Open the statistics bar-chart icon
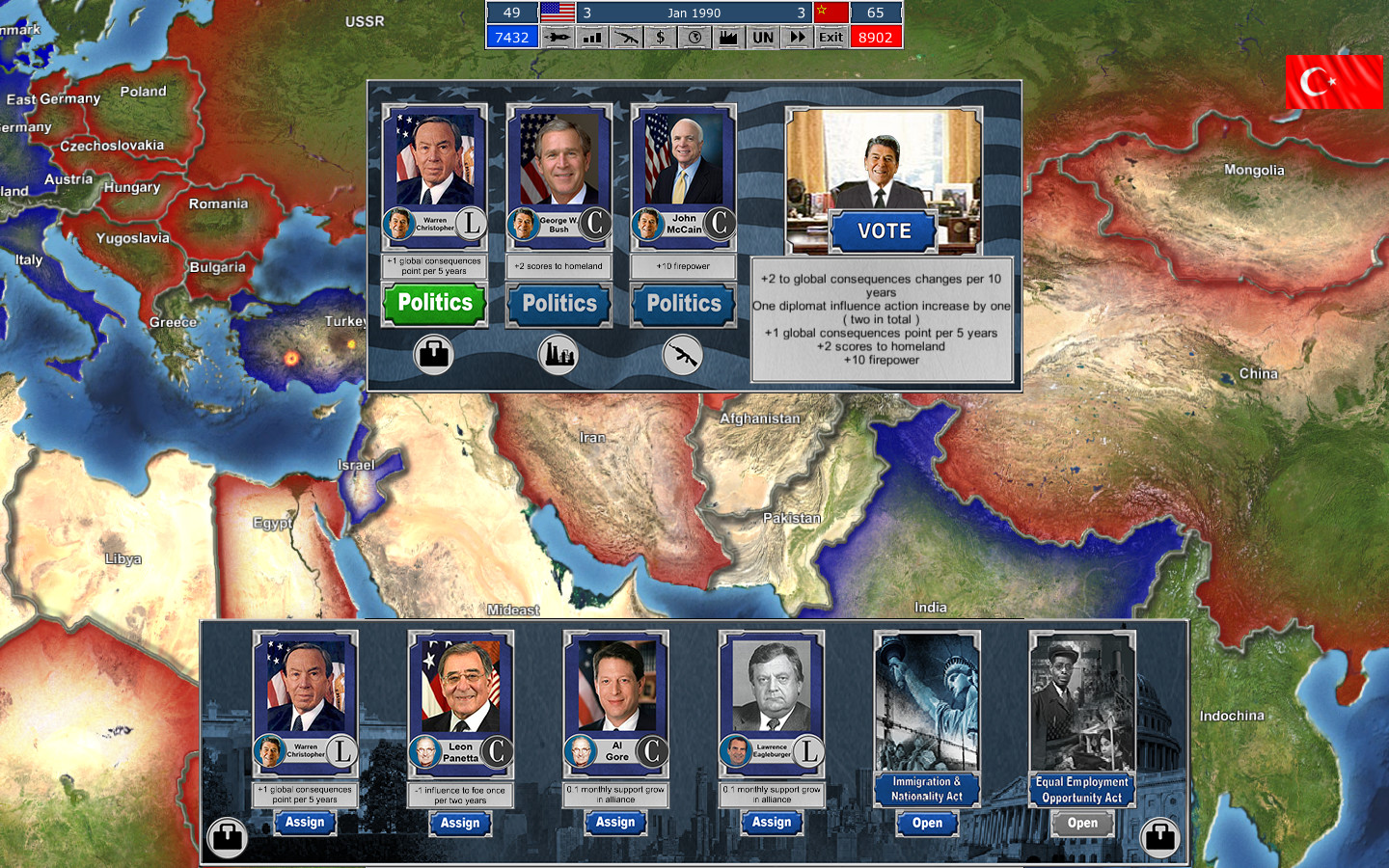 coord(591,37)
